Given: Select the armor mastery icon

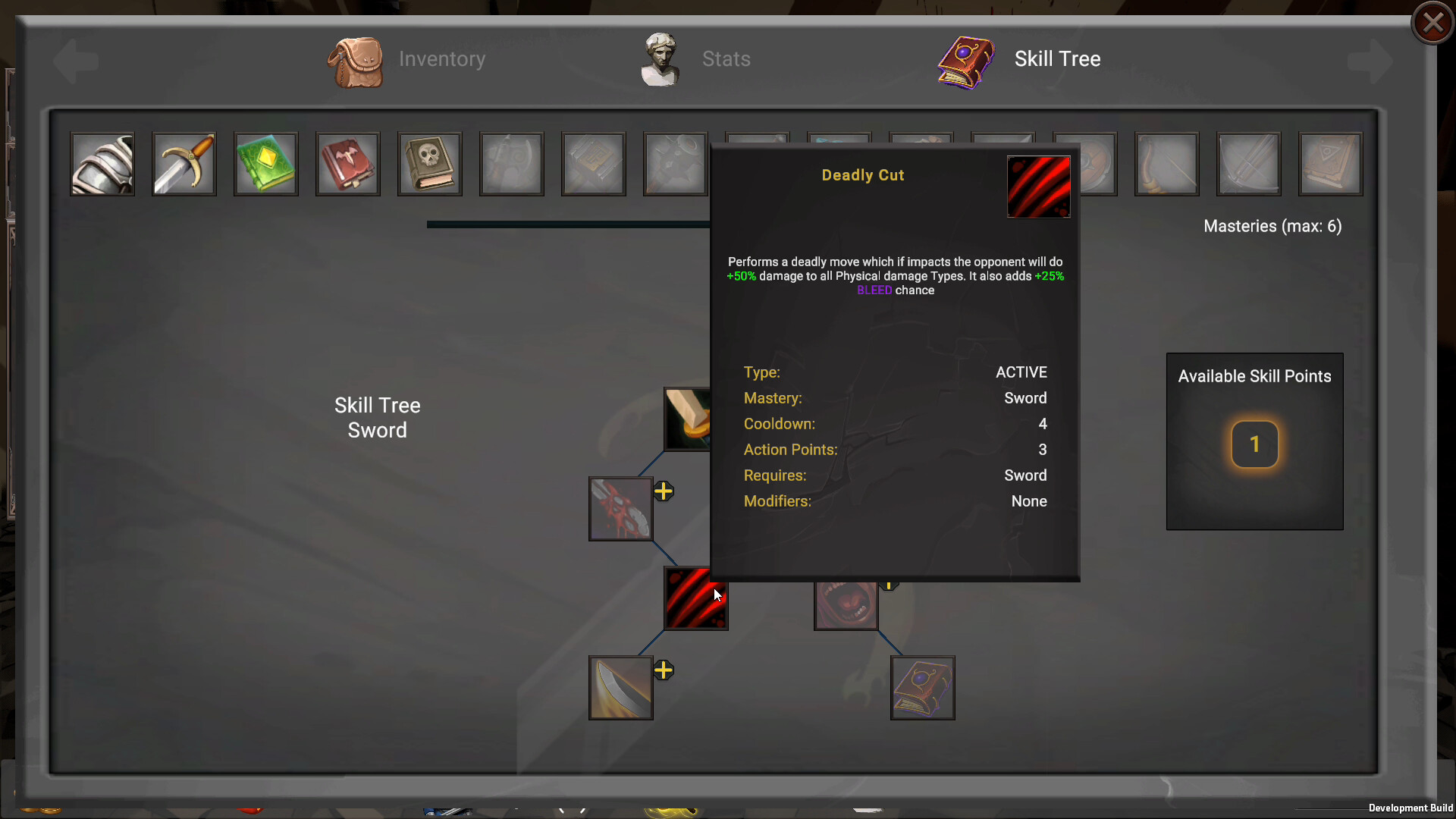Looking at the screenshot, I should (x=102, y=164).
